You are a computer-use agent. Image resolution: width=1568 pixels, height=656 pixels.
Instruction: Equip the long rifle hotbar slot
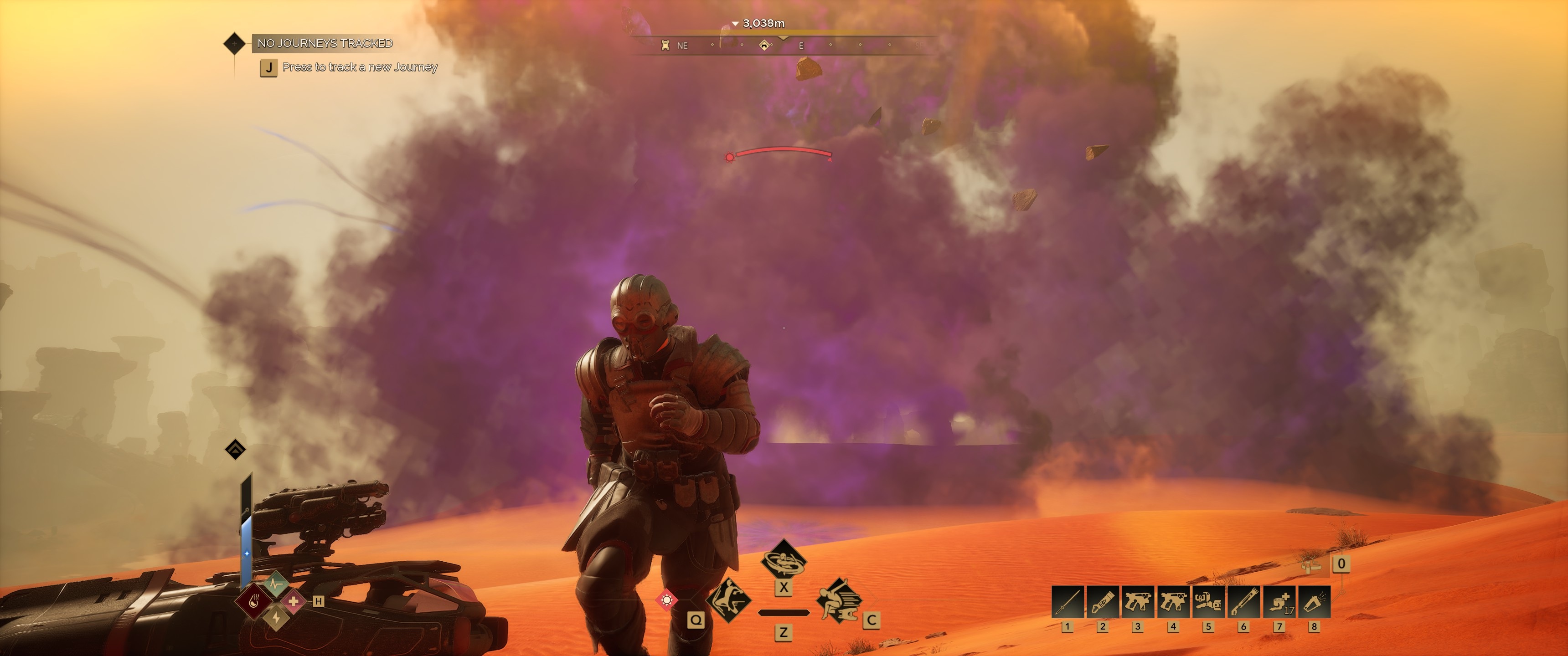[x=1243, y=602]
